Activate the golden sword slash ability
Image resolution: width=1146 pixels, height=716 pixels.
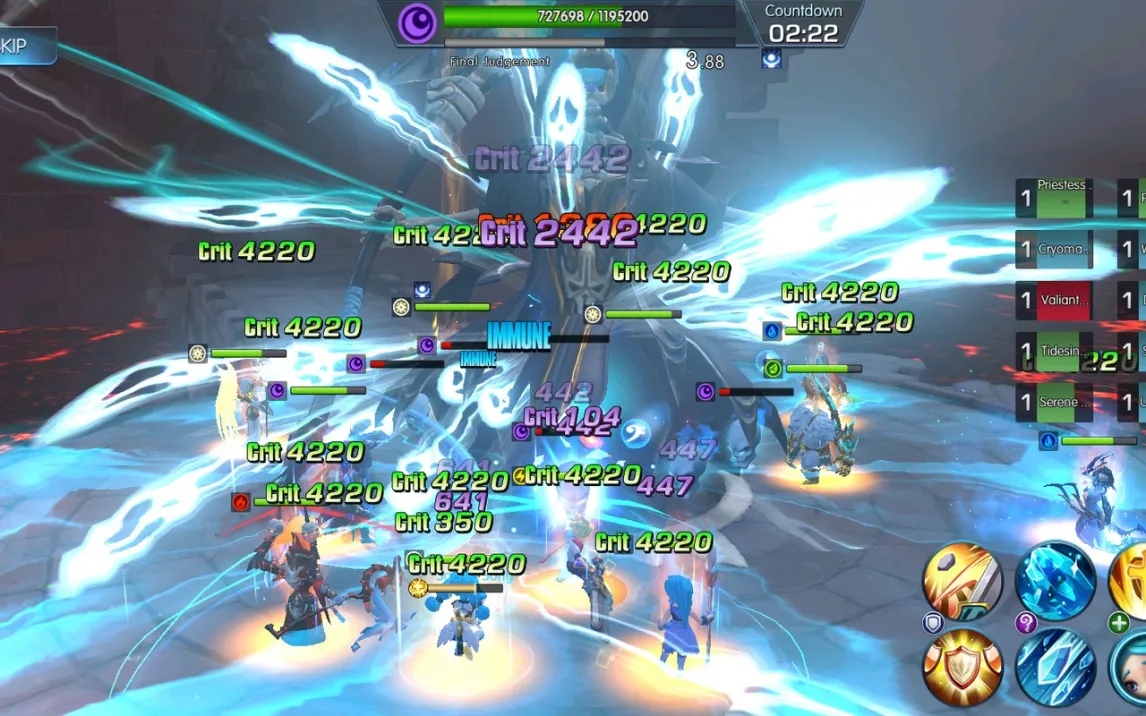[x=962, y=580]
